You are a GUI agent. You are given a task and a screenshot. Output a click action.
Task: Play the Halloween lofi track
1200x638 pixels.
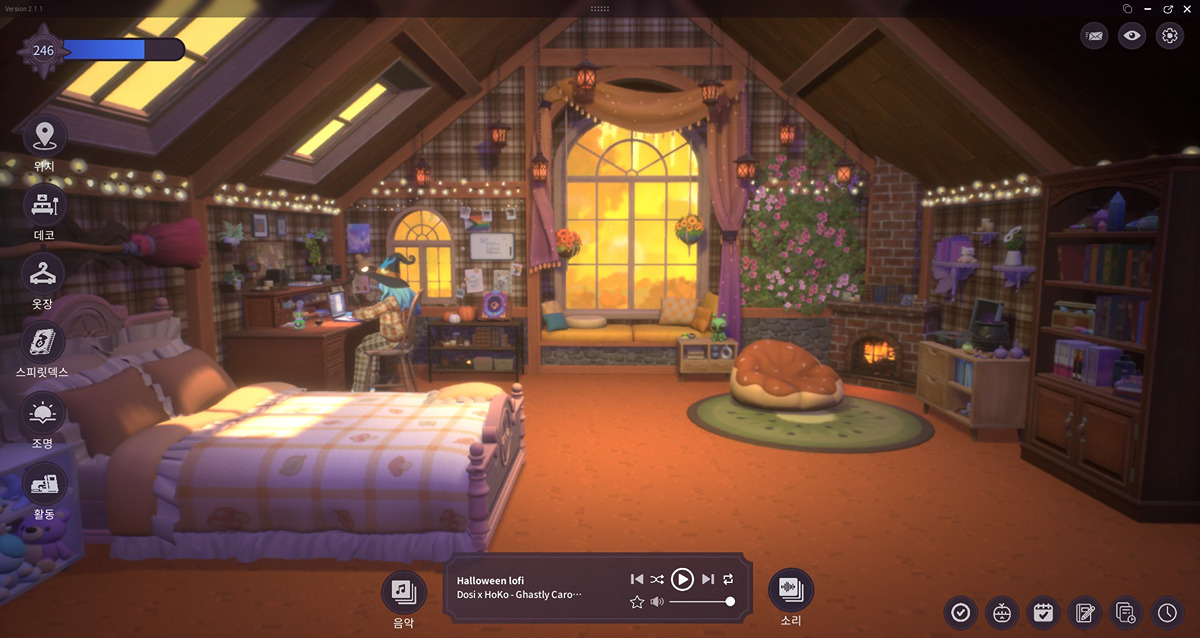coord(682,579)
